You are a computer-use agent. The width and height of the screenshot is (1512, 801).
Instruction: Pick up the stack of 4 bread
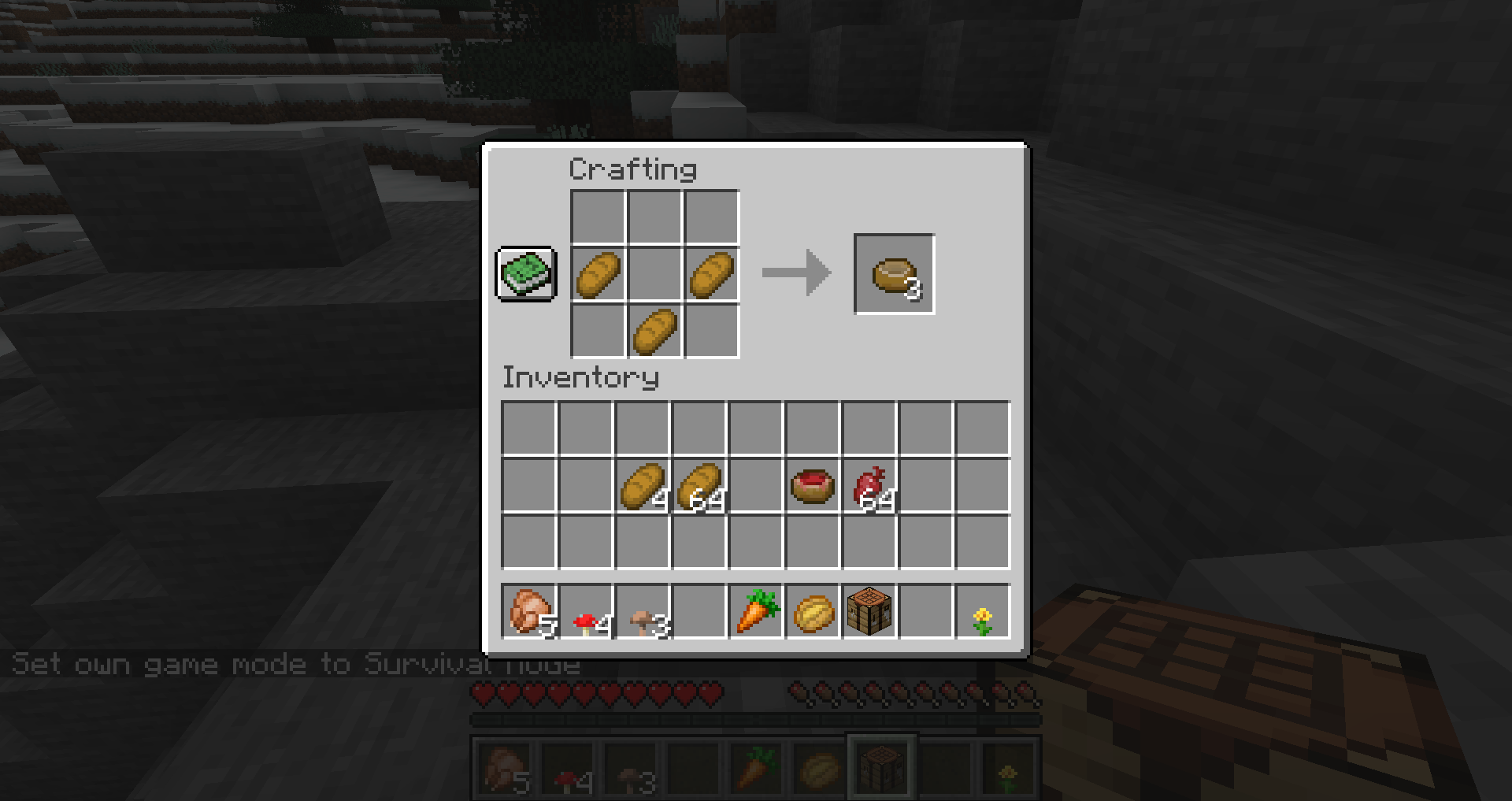[642, 484]
